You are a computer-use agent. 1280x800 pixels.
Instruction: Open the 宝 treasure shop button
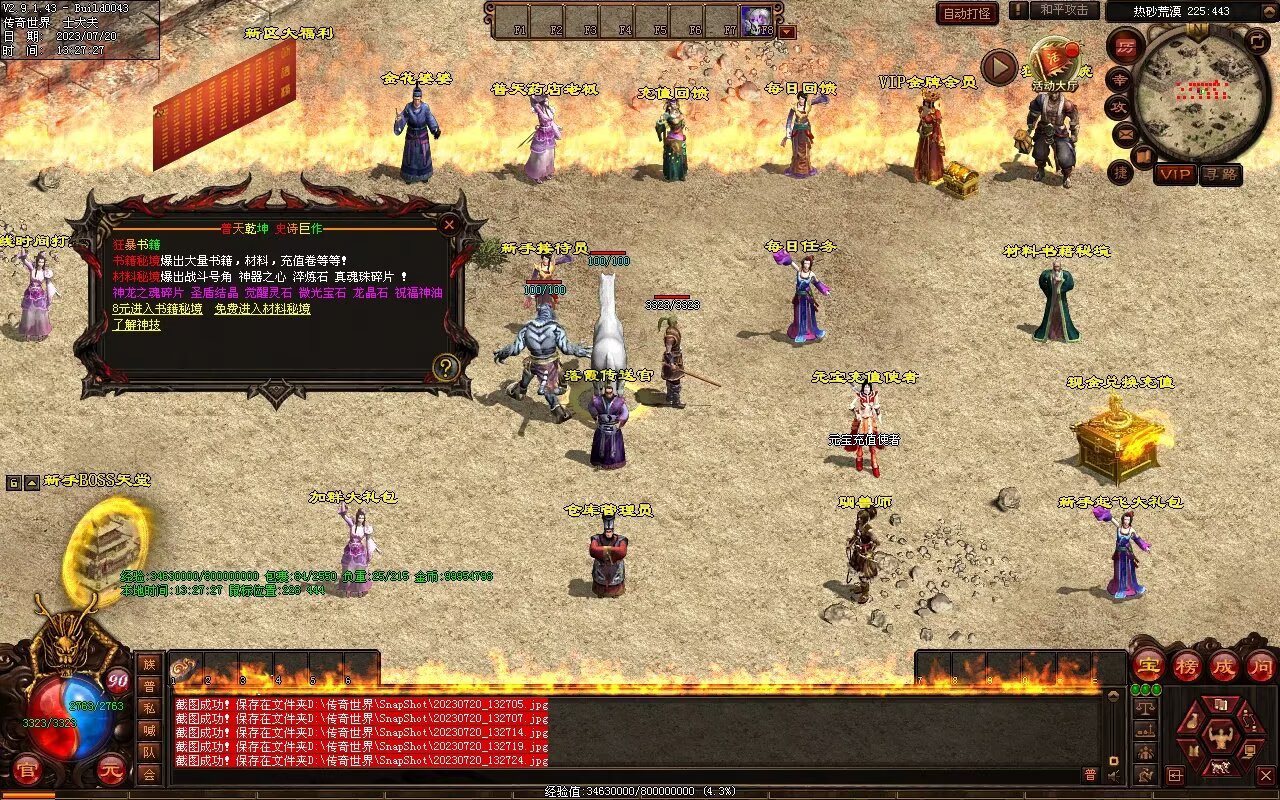coord(1148,665)
